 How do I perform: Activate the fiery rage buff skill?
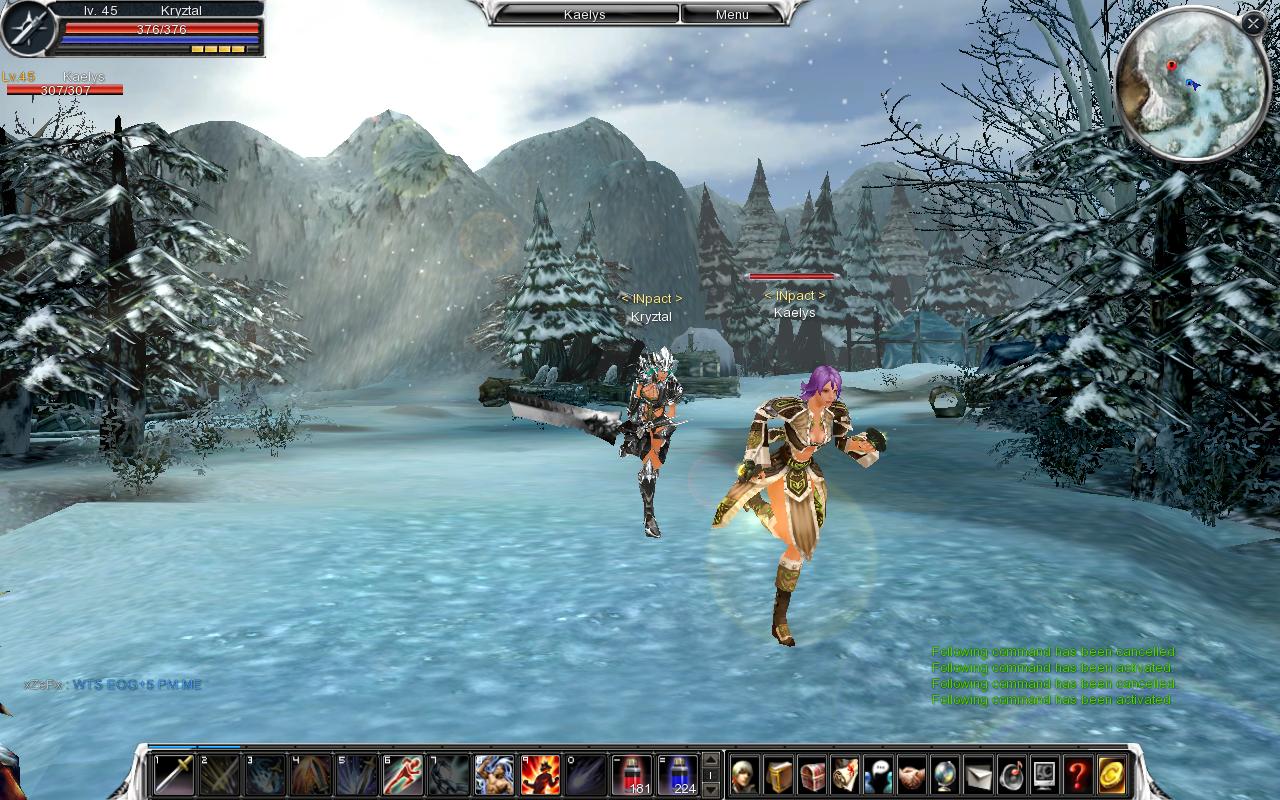[540, 774]
